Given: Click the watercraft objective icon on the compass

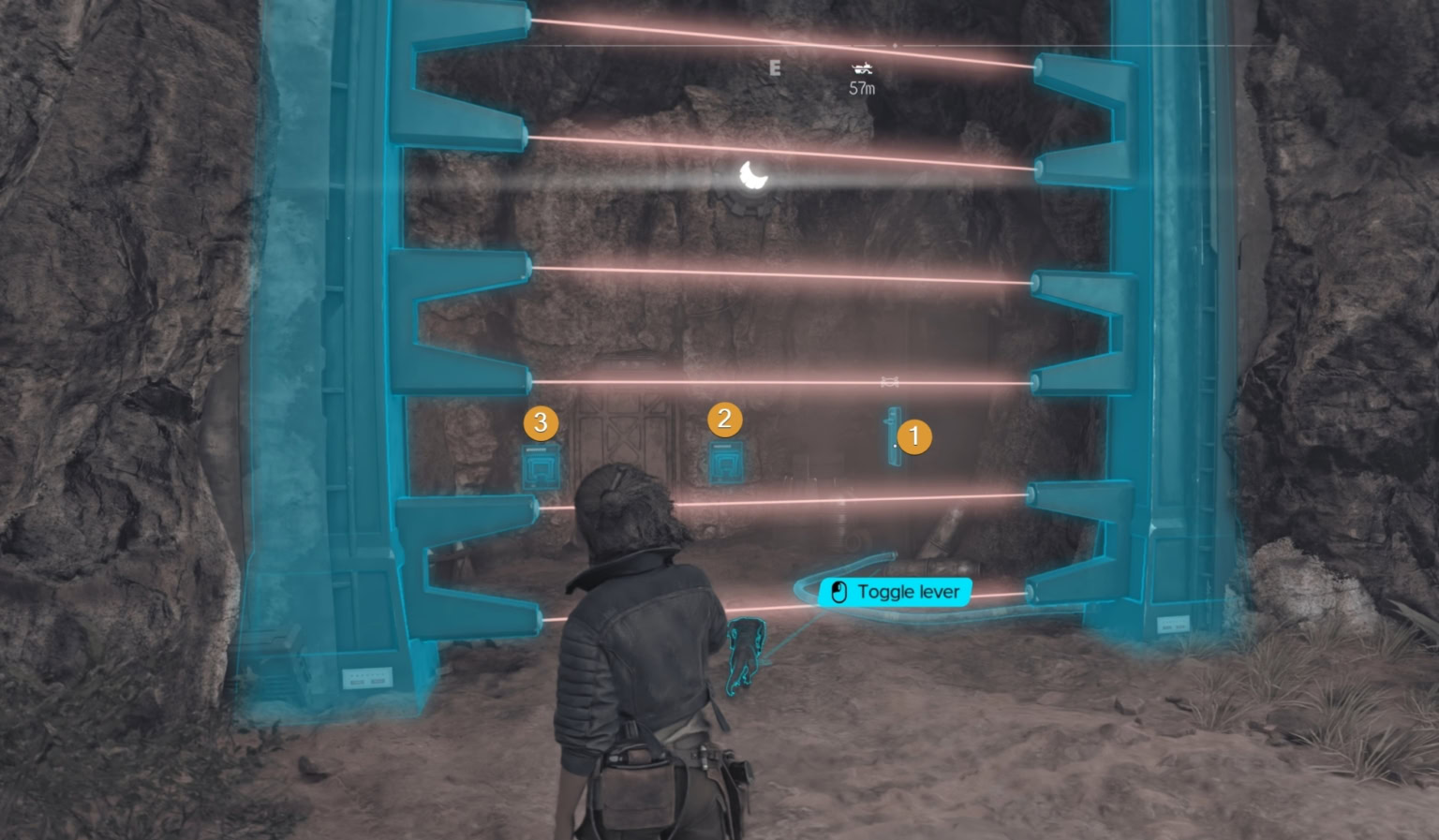Looking at the screenshot, I should click(x=863, y=69).
